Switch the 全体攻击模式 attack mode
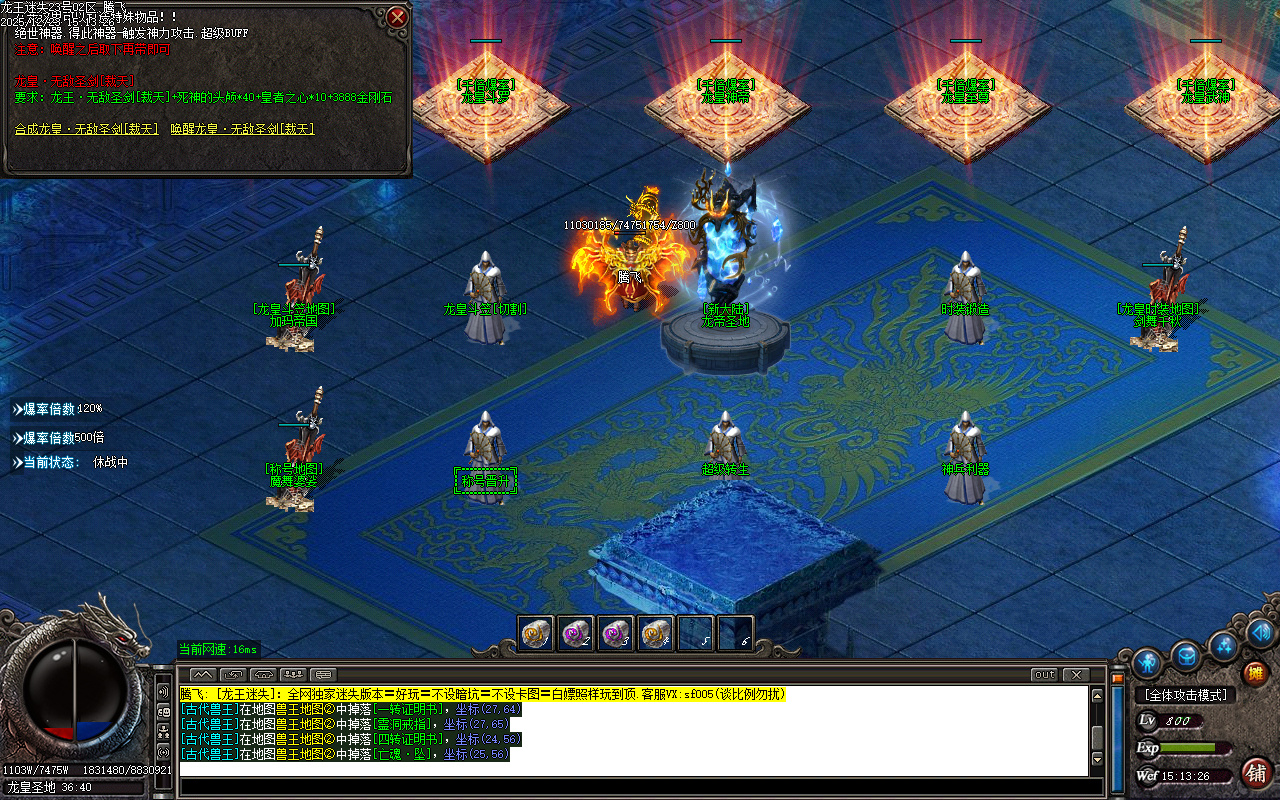1280x800 pixels. click(1186, 694)
